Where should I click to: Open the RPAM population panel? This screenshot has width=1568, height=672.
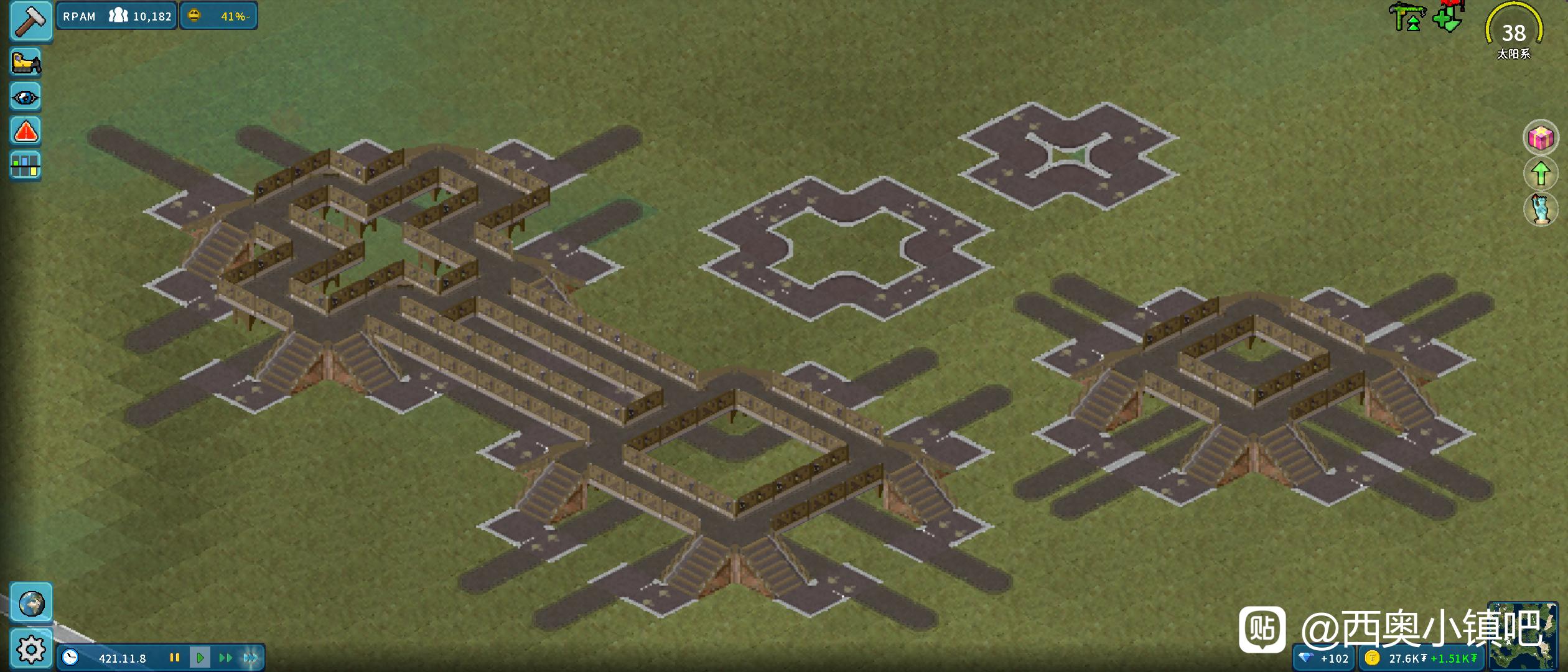coord(117,16)
